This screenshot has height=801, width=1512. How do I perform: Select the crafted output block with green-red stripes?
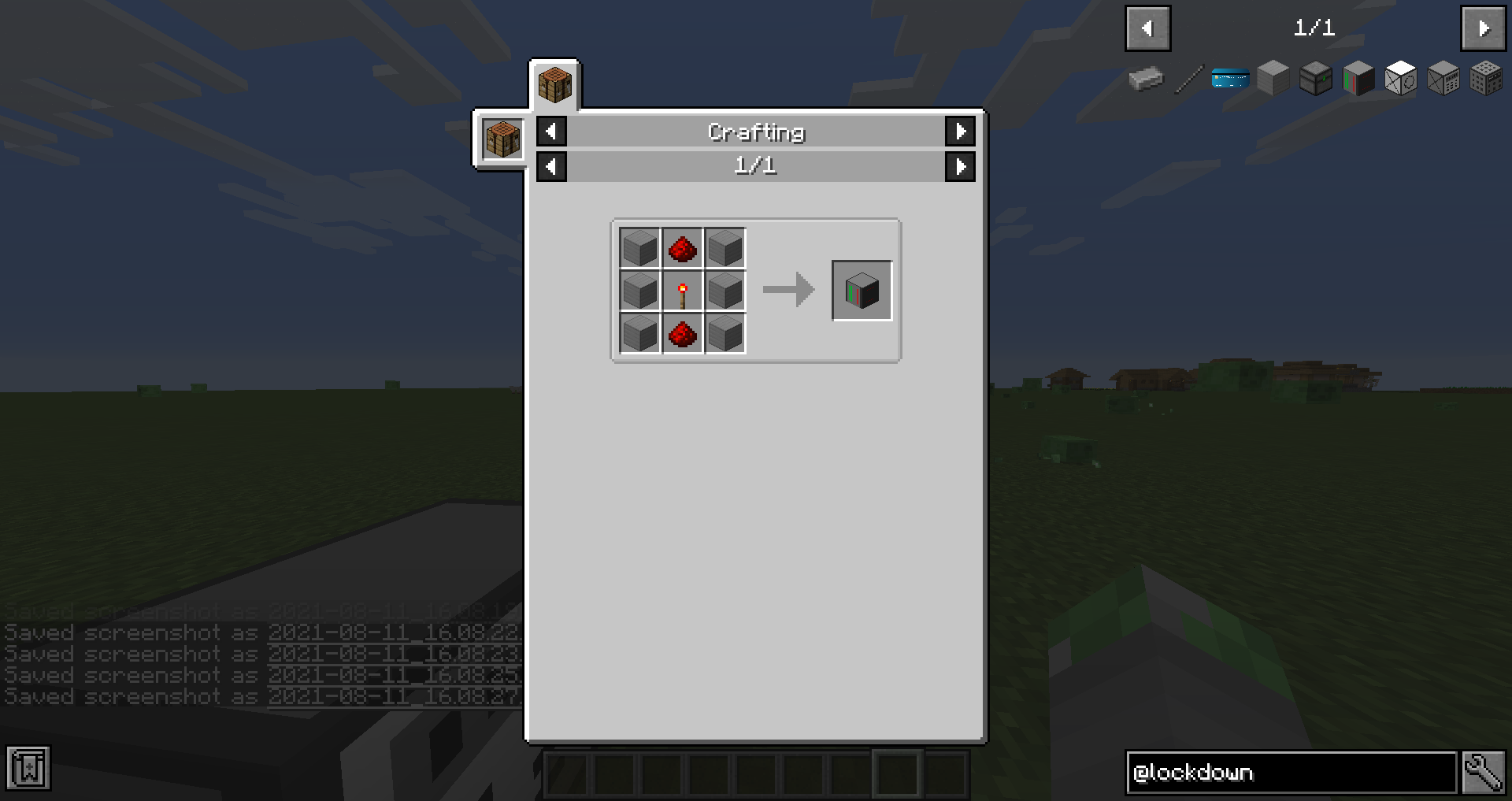click(x=861, y=290)
